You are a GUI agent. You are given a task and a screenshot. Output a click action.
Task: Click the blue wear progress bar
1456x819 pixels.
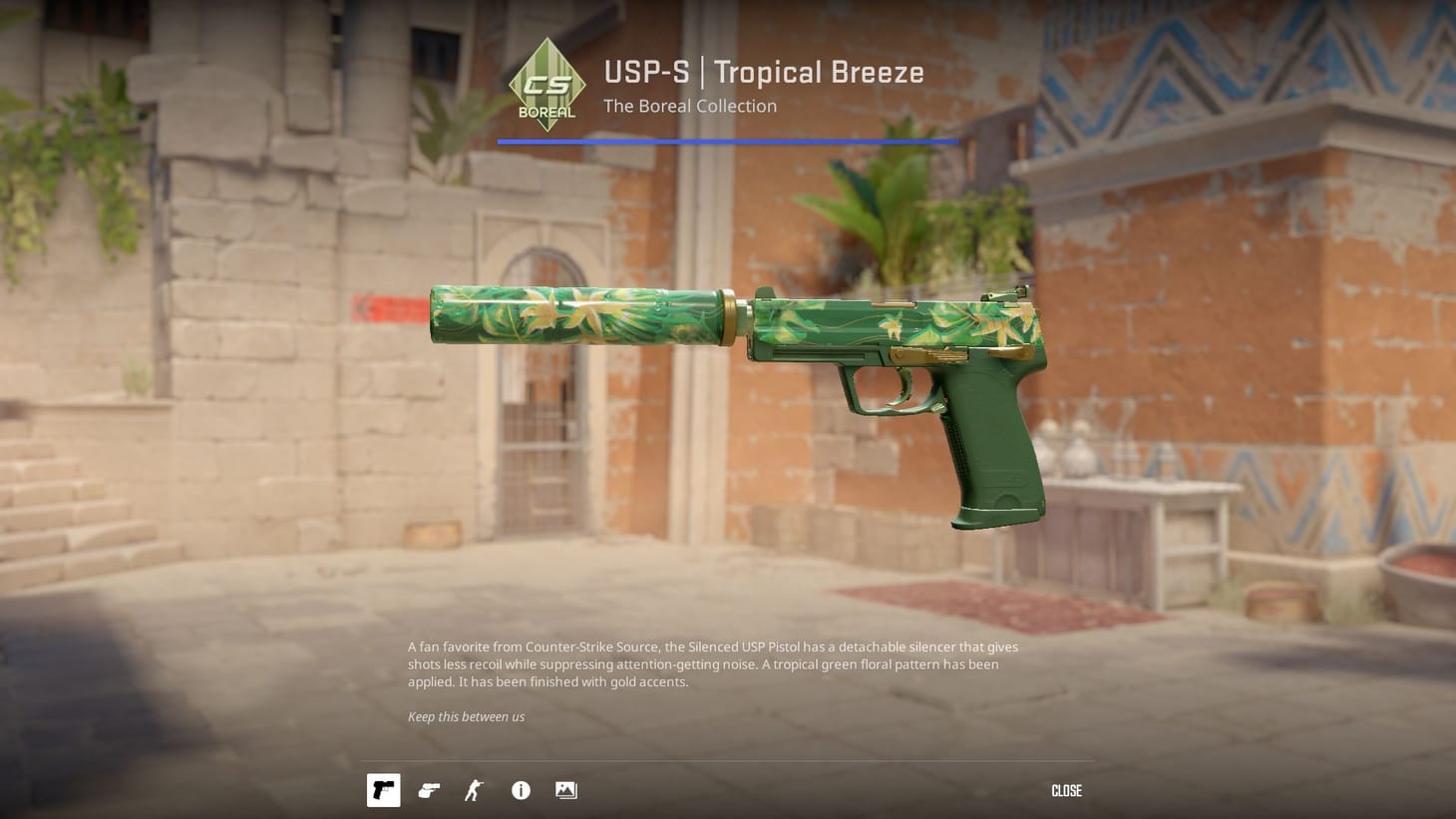coord(727,142)
